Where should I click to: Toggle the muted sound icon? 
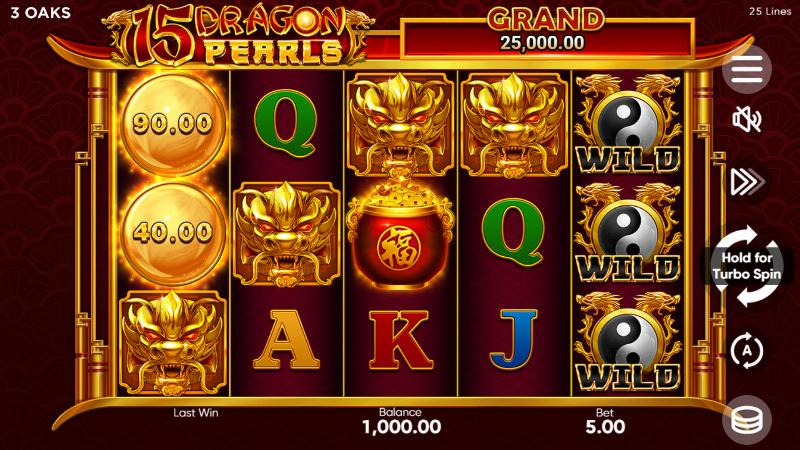(x=746, y=121)
